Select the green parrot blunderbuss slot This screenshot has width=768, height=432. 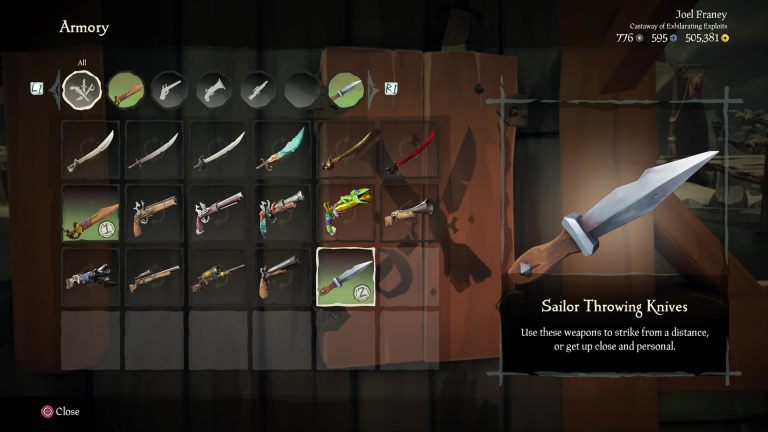point(346,213)
